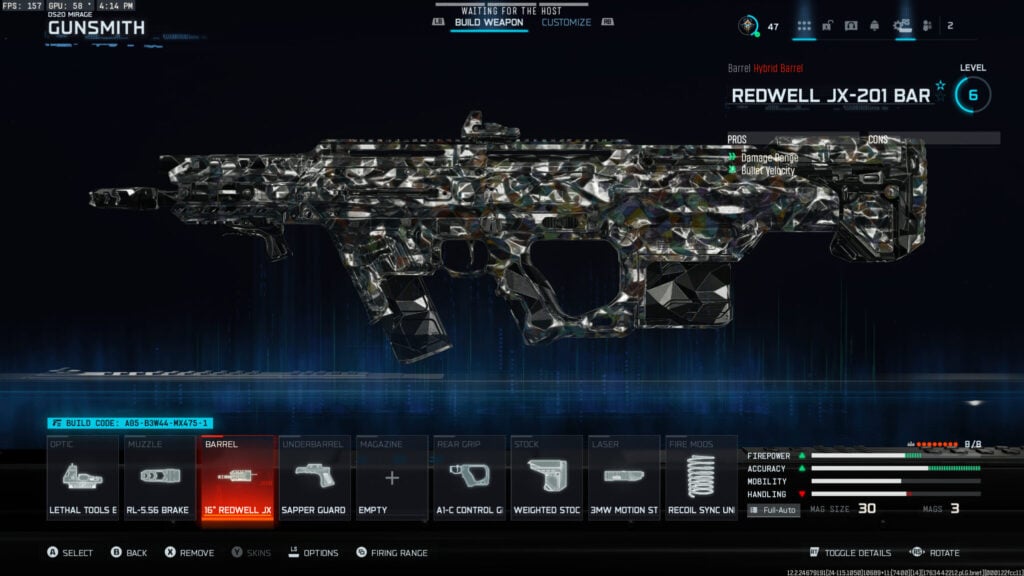Image resolution: width=1024 pixels, height=576 pixels.
Task: Open the grid menu icon
Action: (x=804, y=26)
